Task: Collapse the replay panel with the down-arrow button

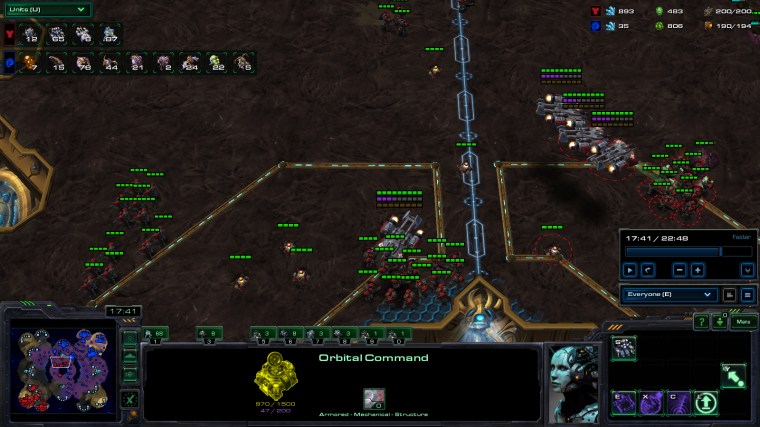Action: 747,269
